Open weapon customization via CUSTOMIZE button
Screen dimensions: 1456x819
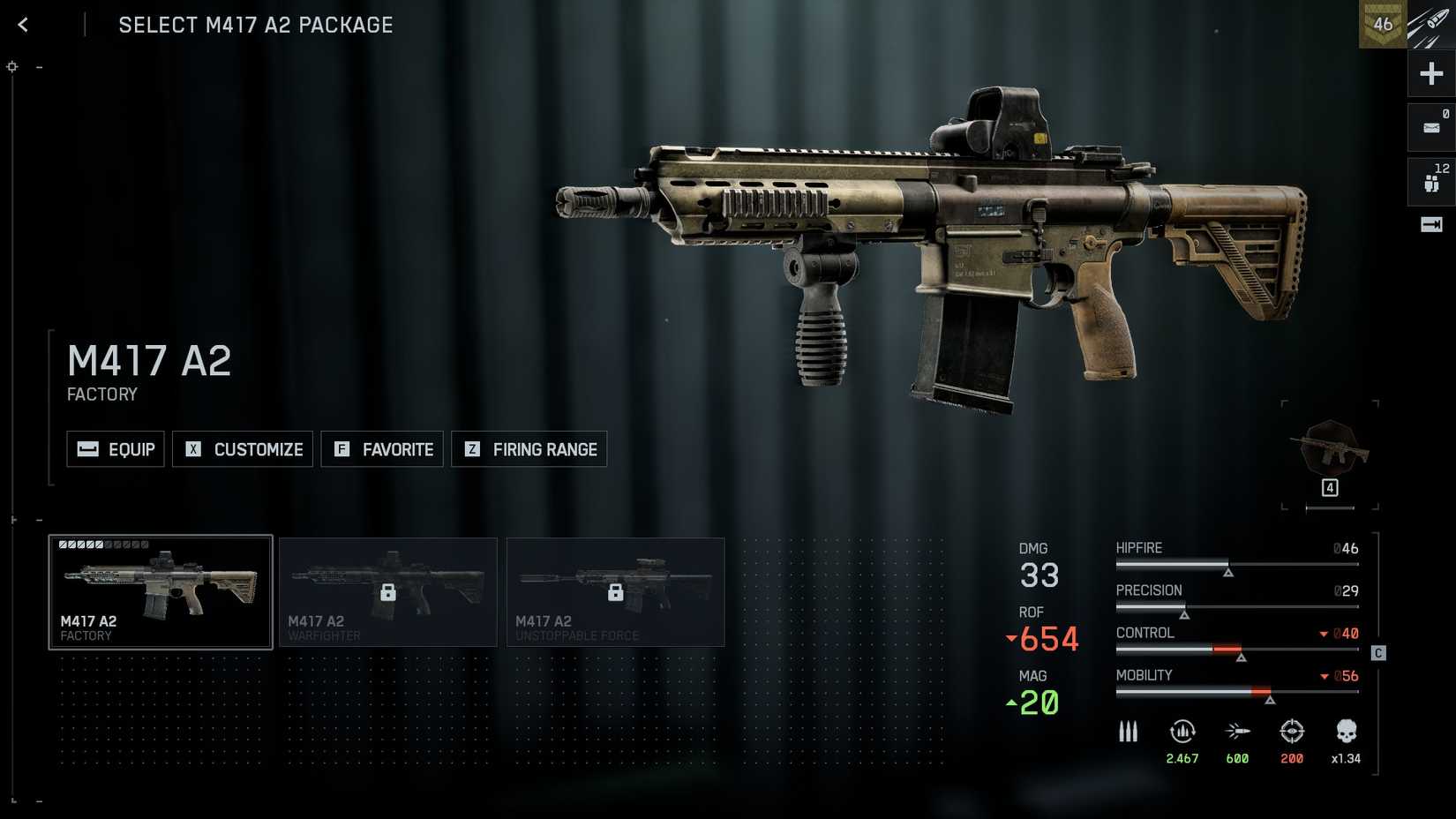point(243,449)
